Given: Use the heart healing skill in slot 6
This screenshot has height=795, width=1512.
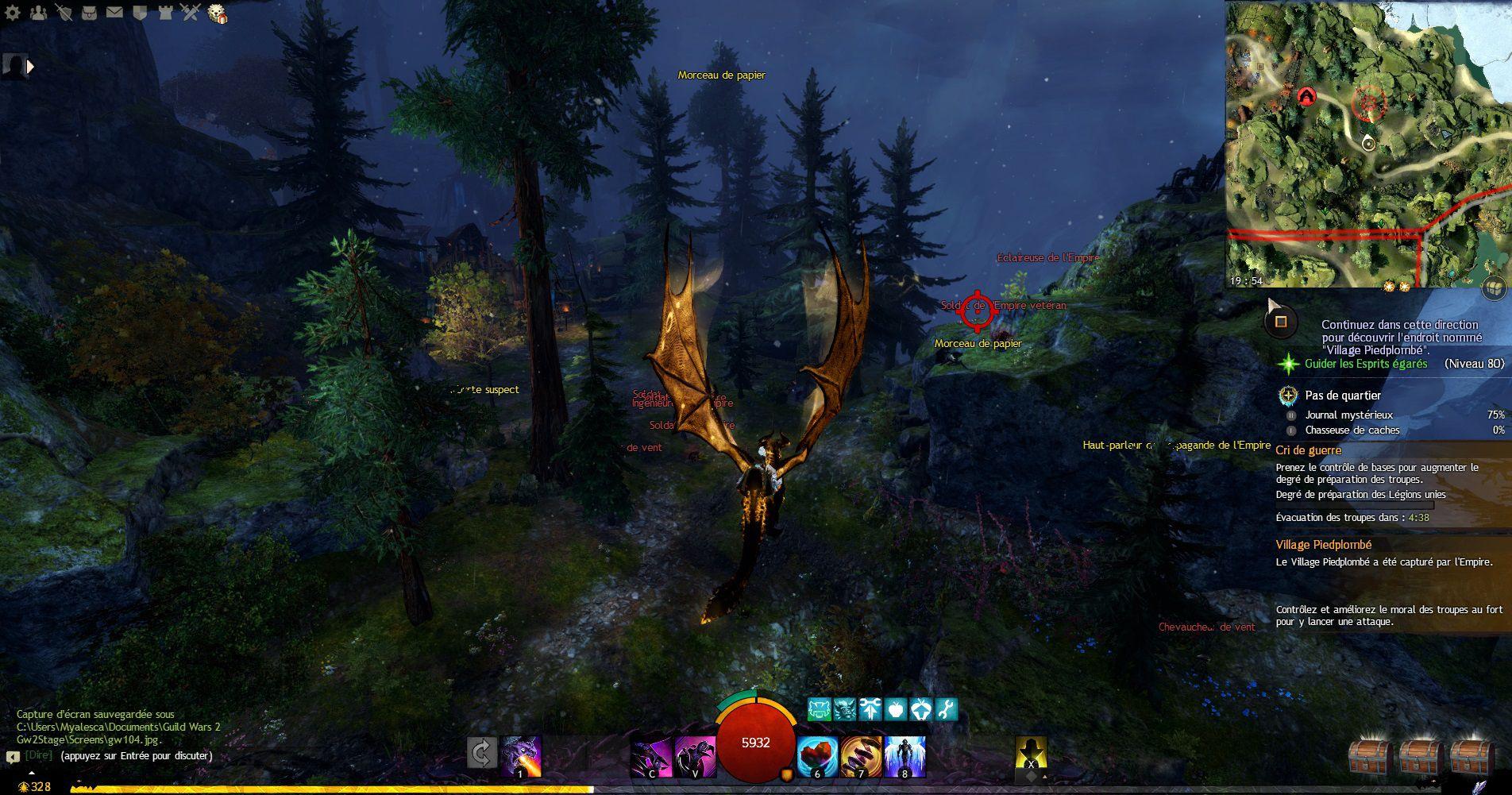Looking at the screenshot, I should pyautogui.click(x=817, y=755).
